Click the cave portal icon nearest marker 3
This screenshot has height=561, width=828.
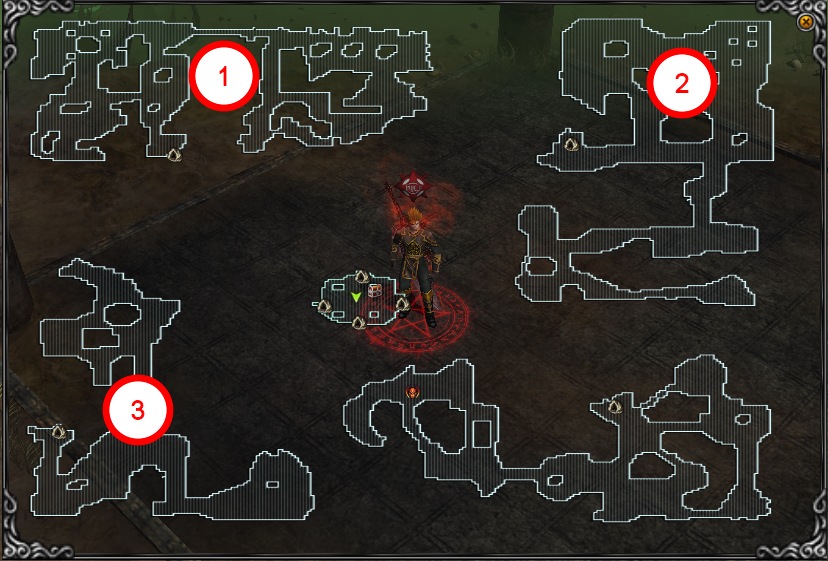click(58, 431)
